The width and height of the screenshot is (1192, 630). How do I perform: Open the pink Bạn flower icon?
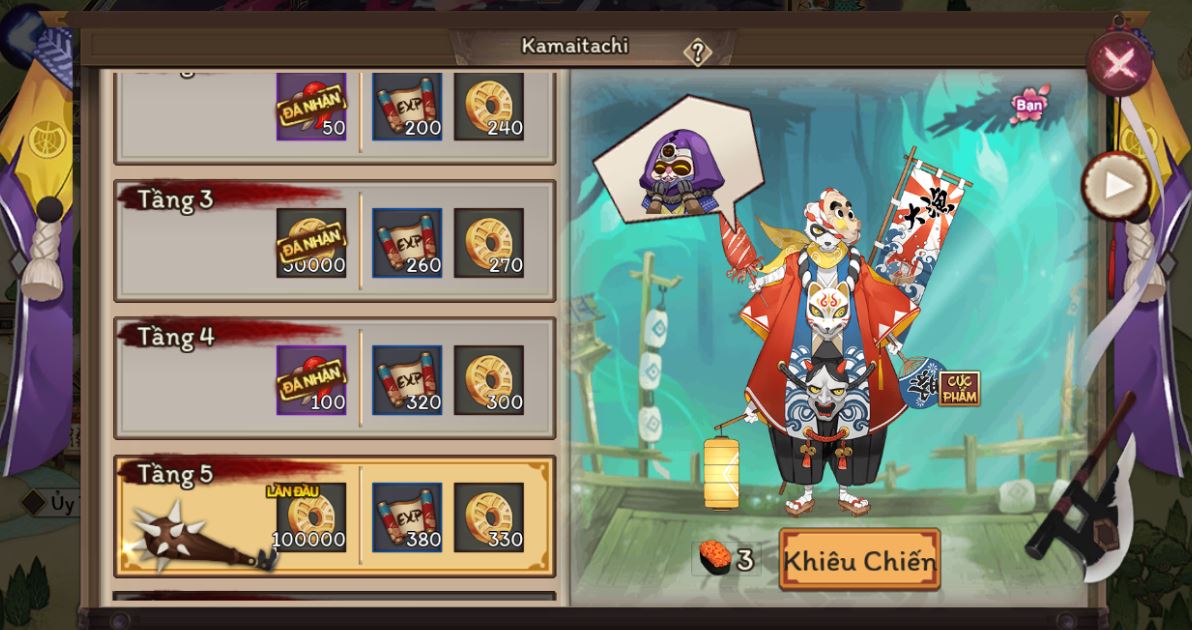click(1029, 104)
